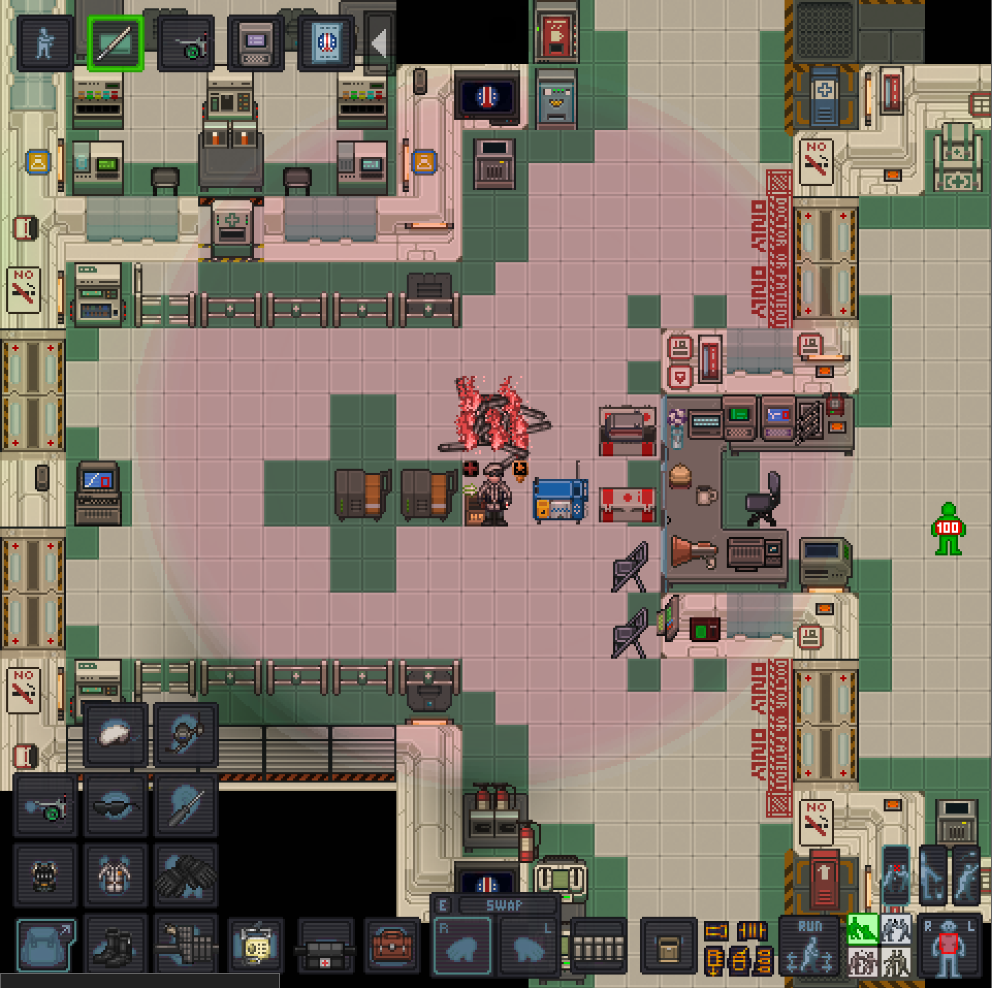The height and width of the screenshot is (988, 992).
Task: Select the right hand slot
Action: [463, 945]
